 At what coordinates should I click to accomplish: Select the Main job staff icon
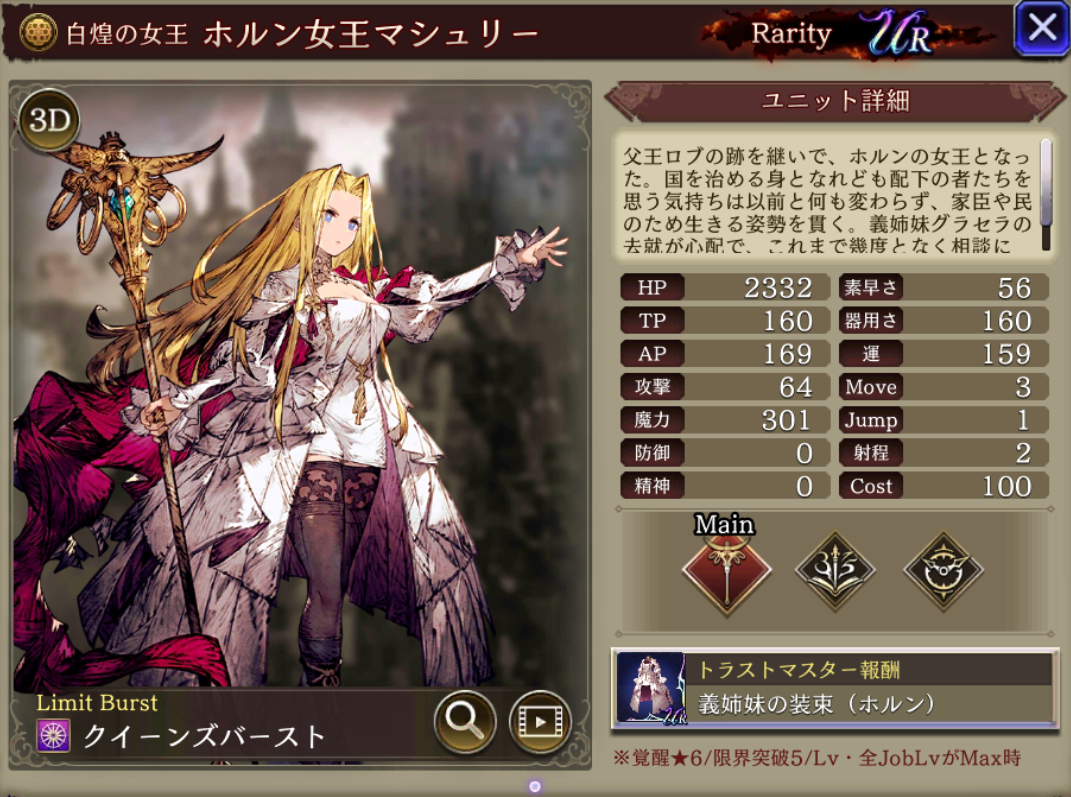(727, 571)
